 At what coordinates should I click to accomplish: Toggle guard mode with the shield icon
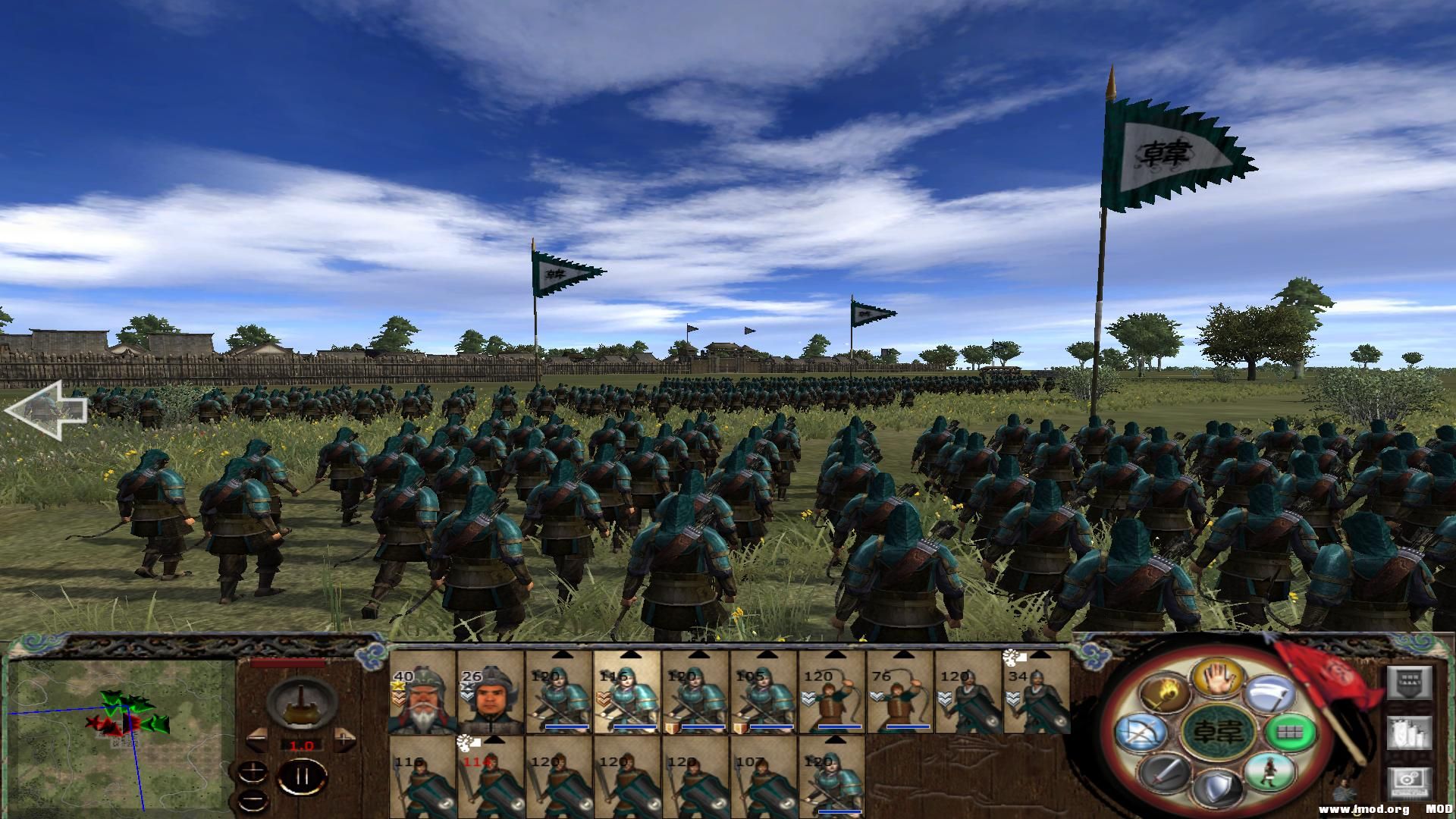pyautogui.click(x=1219, y=786)
